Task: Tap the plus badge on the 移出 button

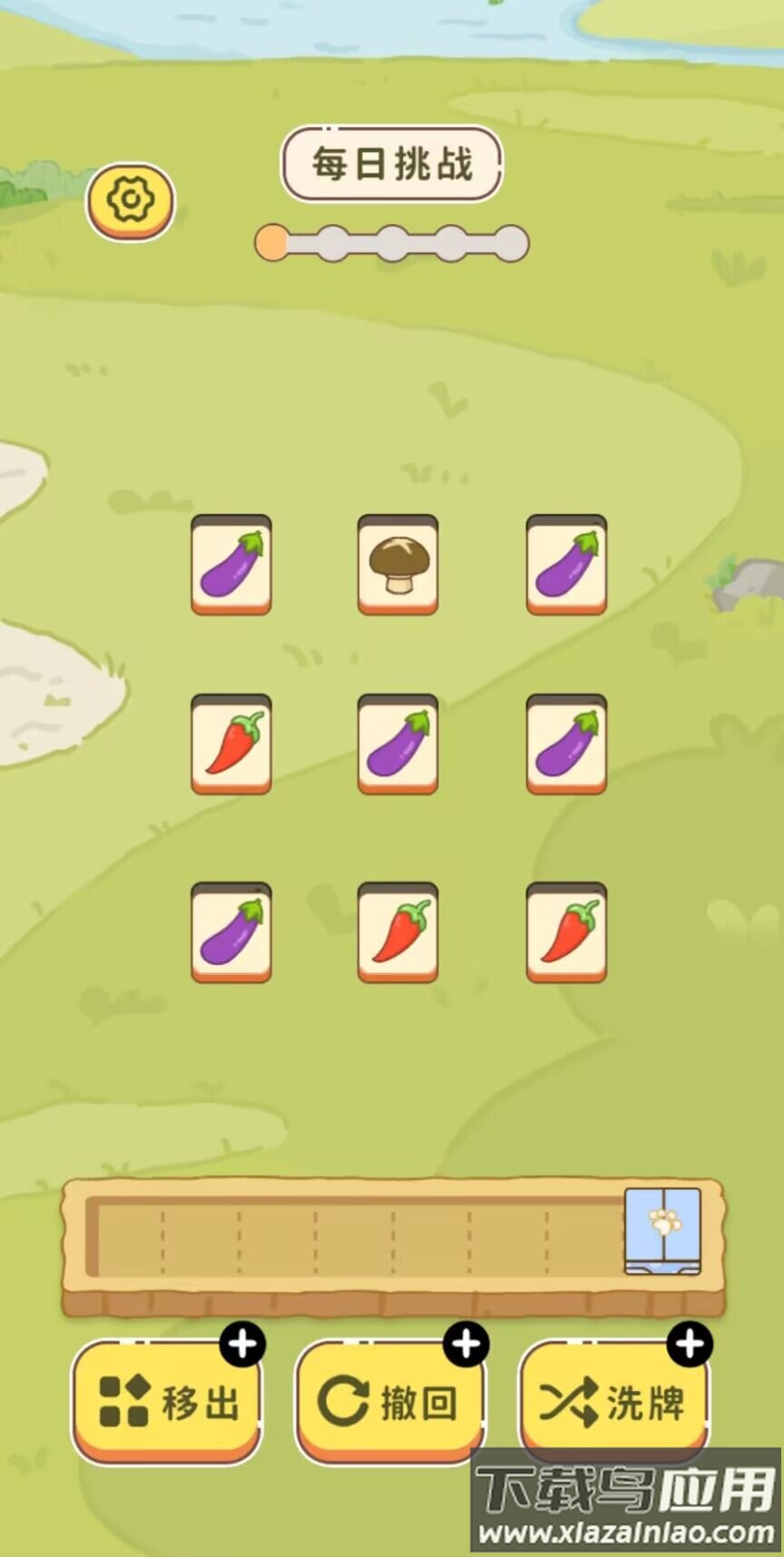Action: [243, 1344]
